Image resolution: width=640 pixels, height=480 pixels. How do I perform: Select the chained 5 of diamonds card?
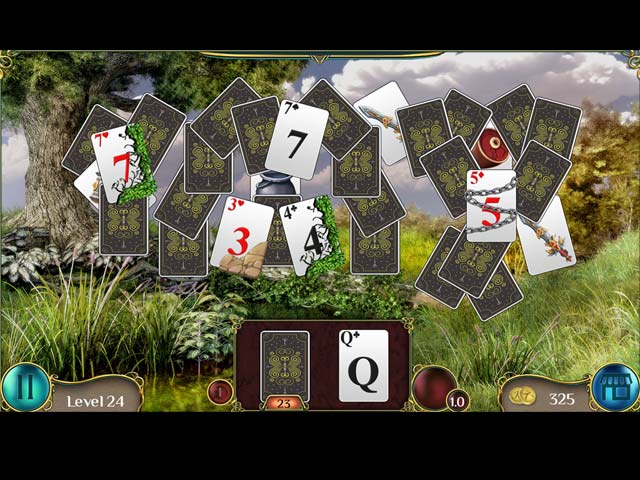[491, 205]
